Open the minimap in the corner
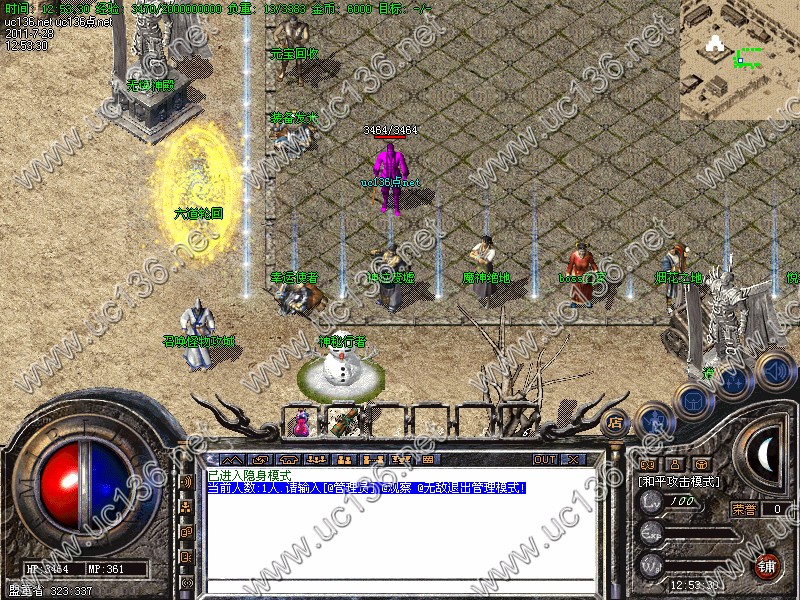Viewport: 800px width, 600px height. tap(739, 58)
